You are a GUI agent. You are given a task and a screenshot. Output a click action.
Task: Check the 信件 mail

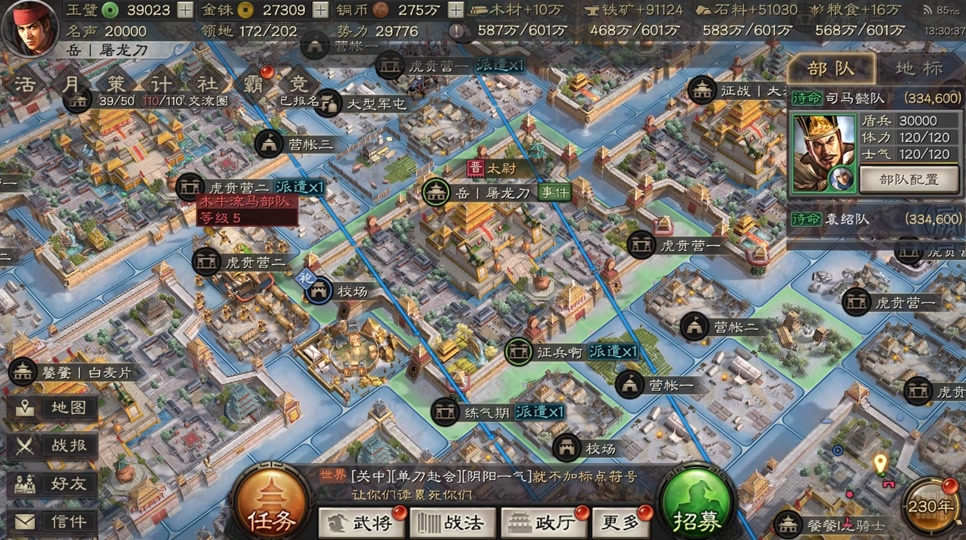(54, 522)
